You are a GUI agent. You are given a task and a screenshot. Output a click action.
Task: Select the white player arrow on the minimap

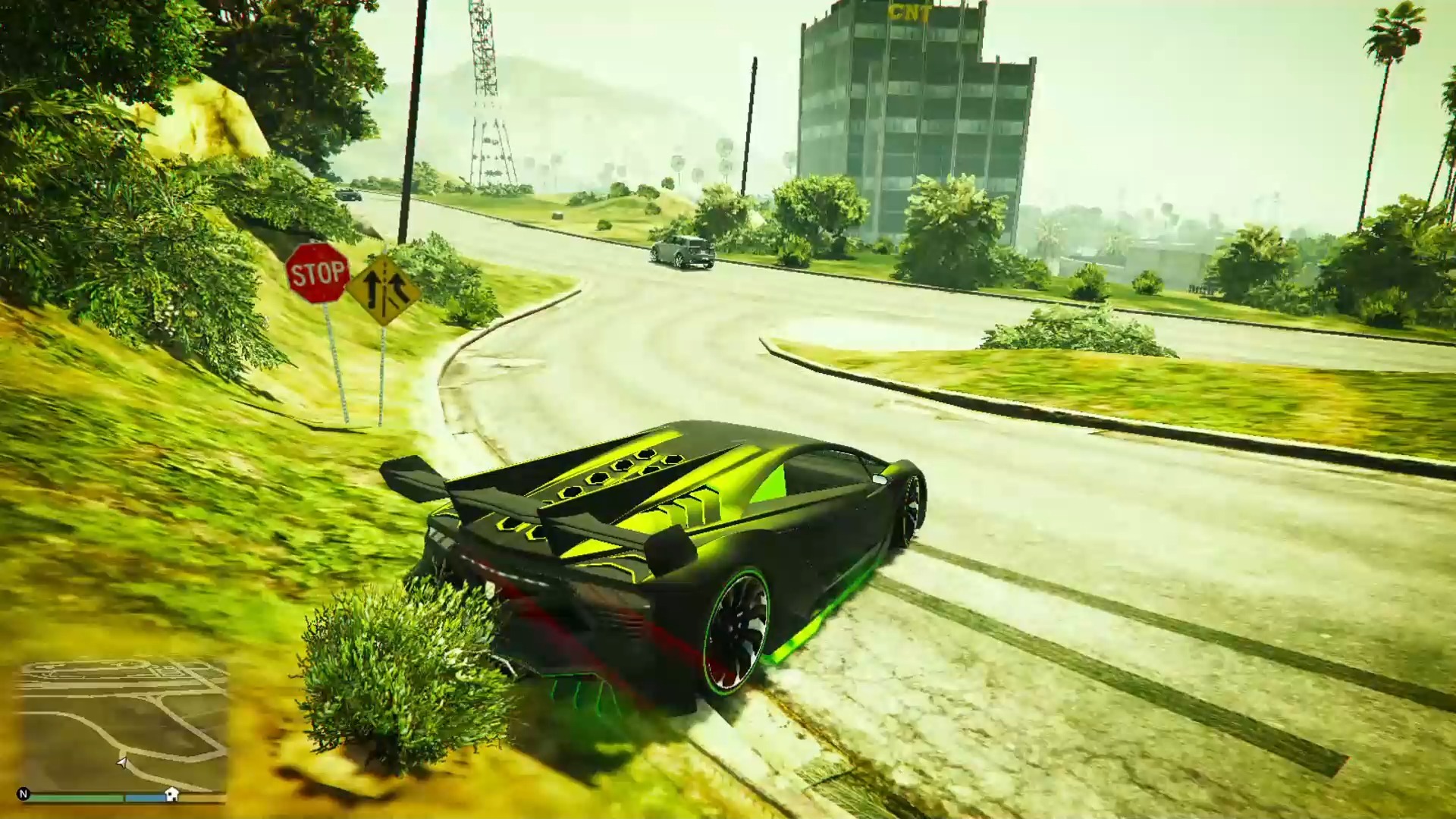pos(122,764)
